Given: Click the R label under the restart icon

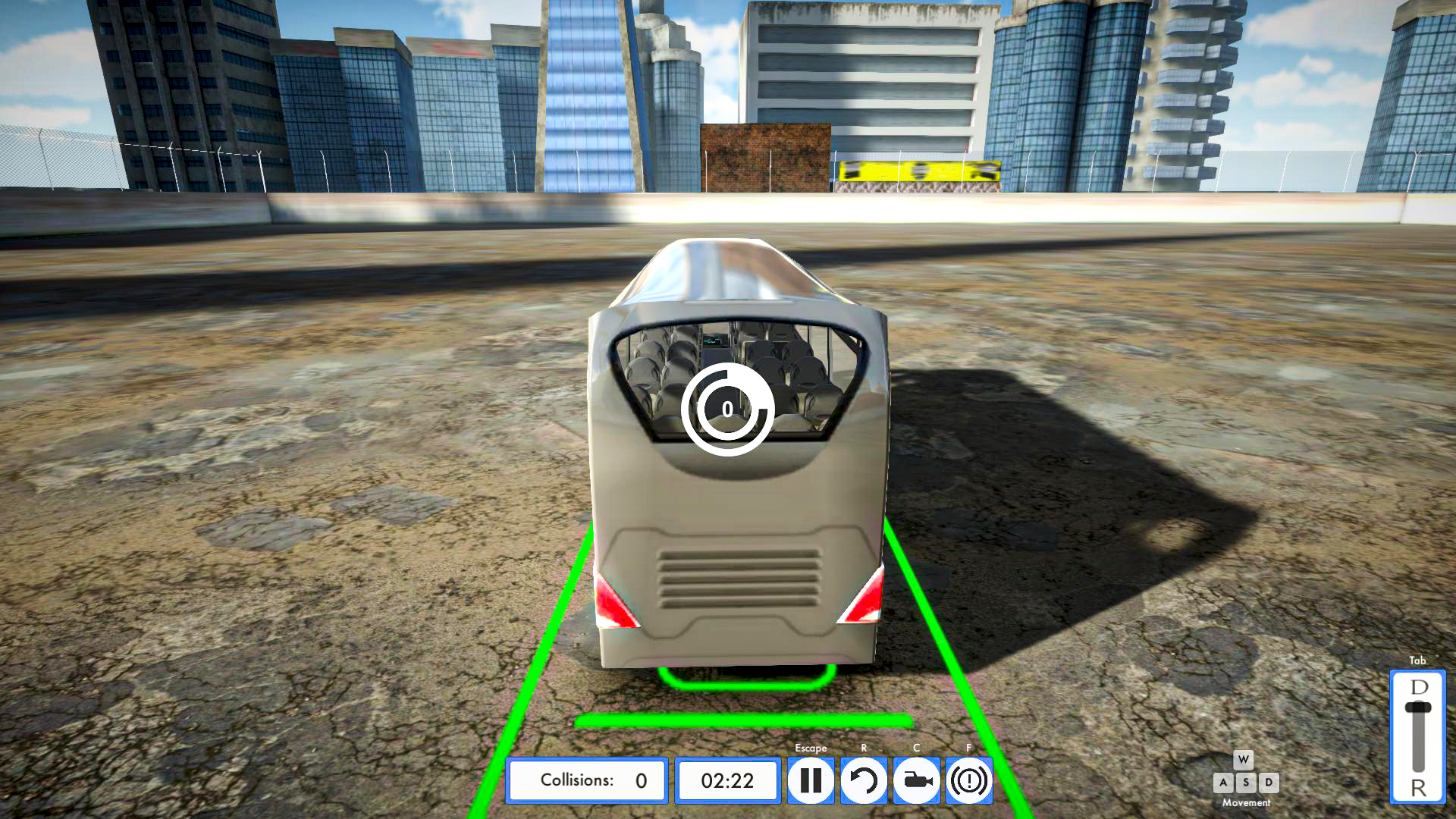Looking at the screenshot, I should tap(864, 748).
